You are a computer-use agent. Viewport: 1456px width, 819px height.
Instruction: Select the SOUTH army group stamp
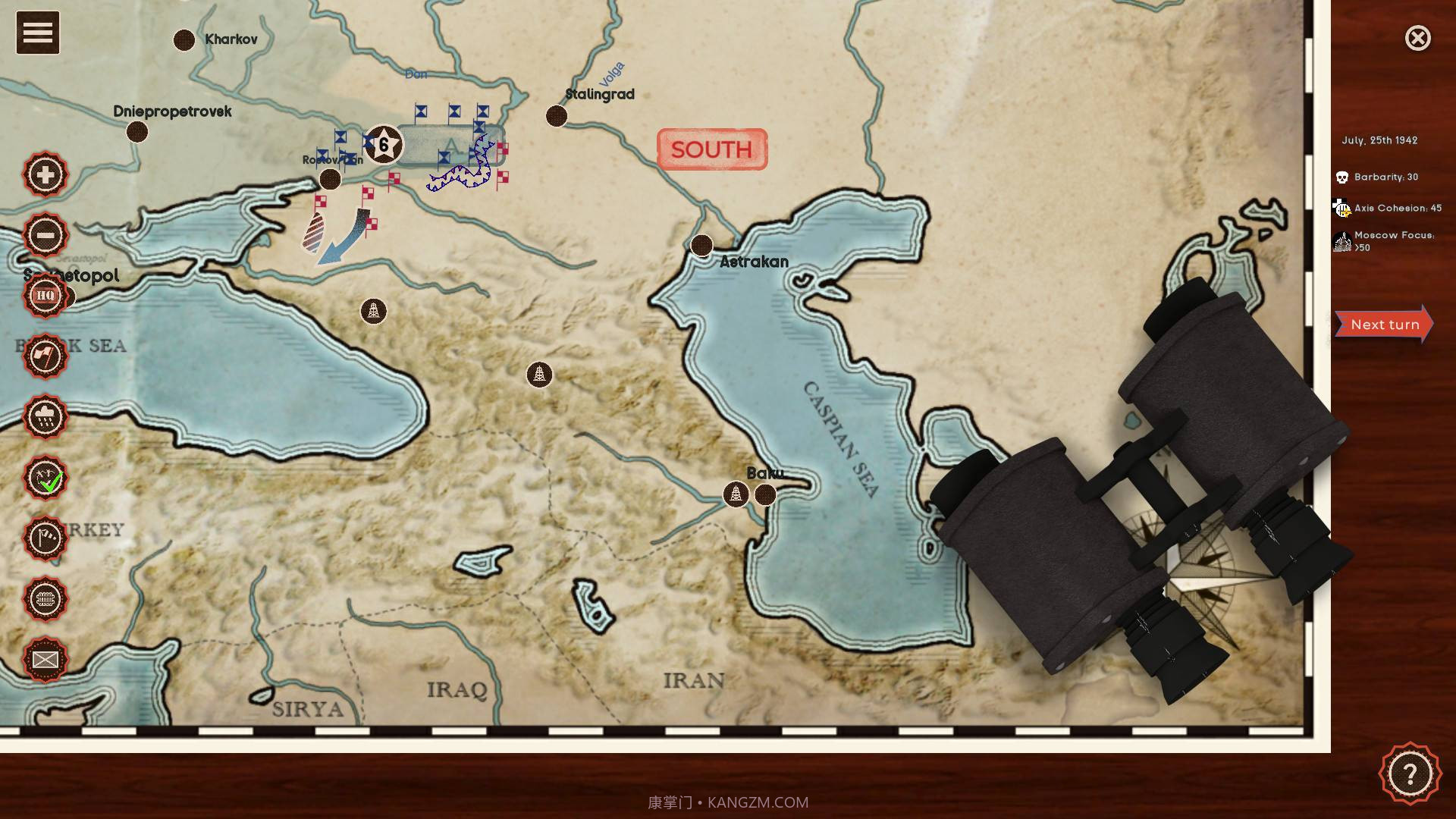[x=711, y=149]
